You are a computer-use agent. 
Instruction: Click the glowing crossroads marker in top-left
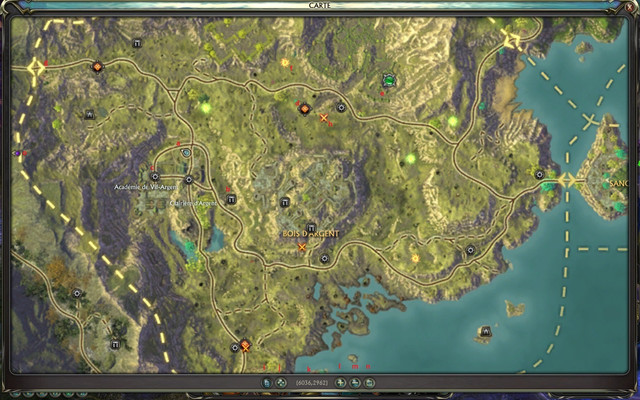click(x=37, y=68)
